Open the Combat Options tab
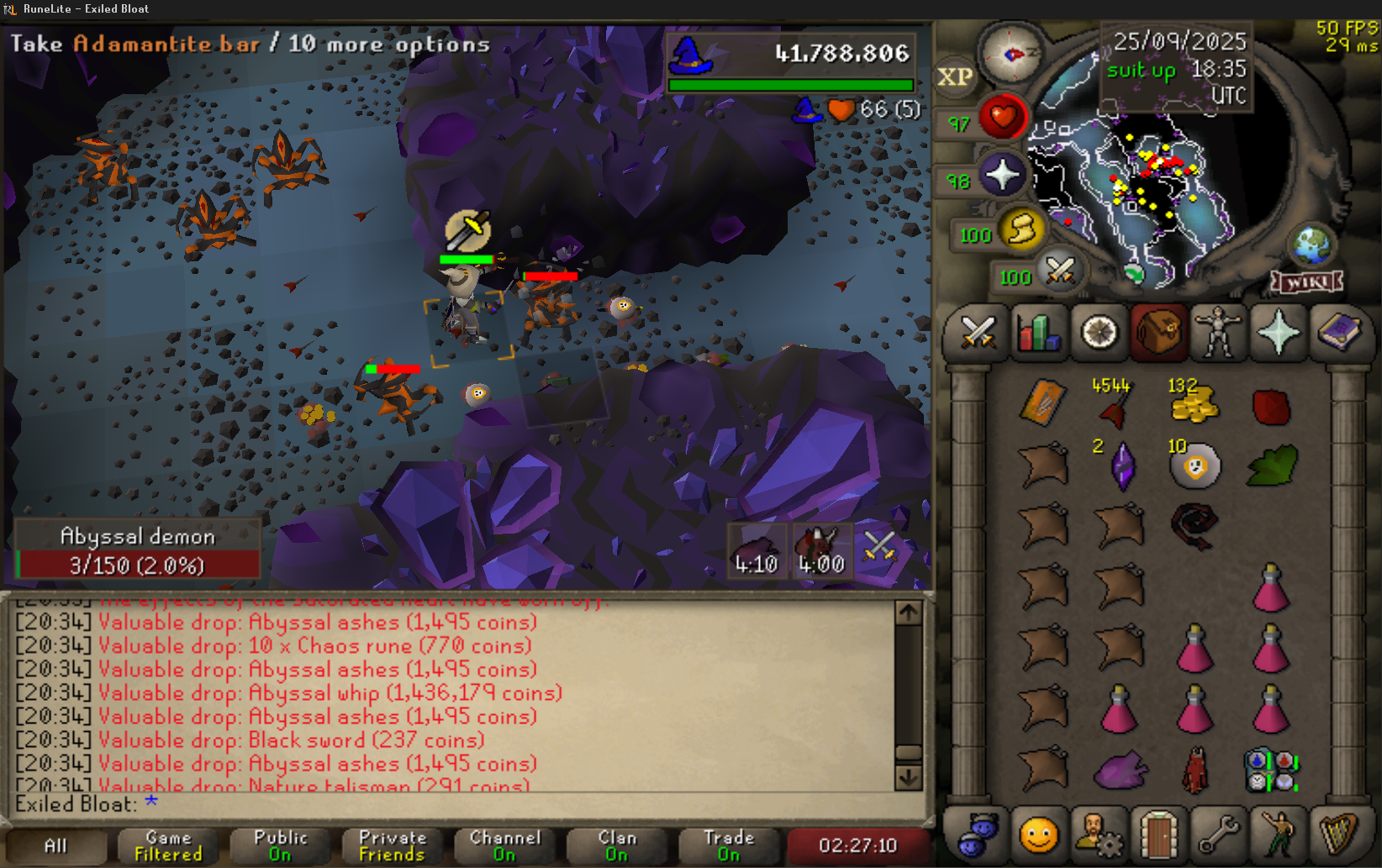The height and width of the screenshot is (868, 1382). tap(978, 333)
